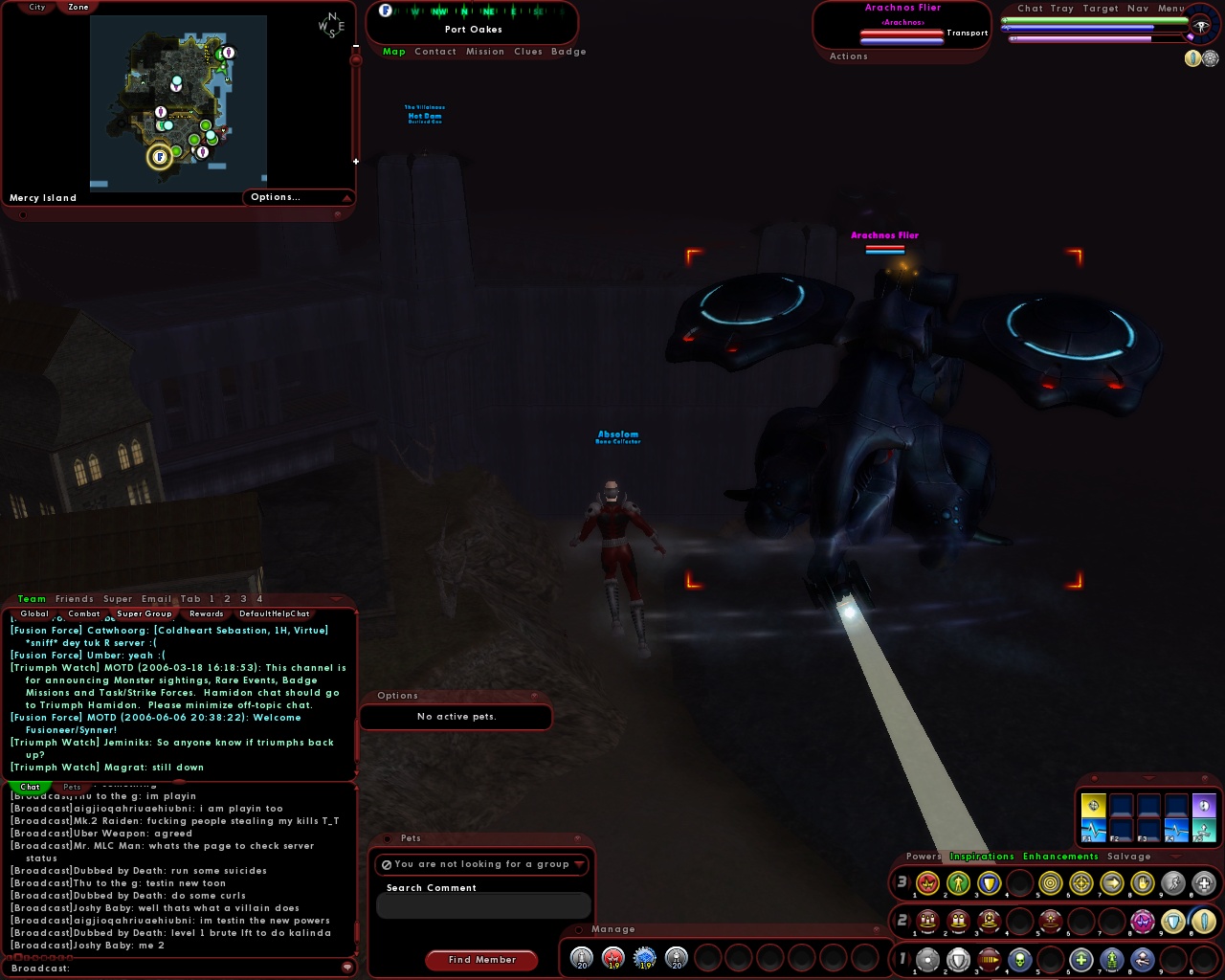Activate the shield power in the bottom tray

click(x=958, y=960)
